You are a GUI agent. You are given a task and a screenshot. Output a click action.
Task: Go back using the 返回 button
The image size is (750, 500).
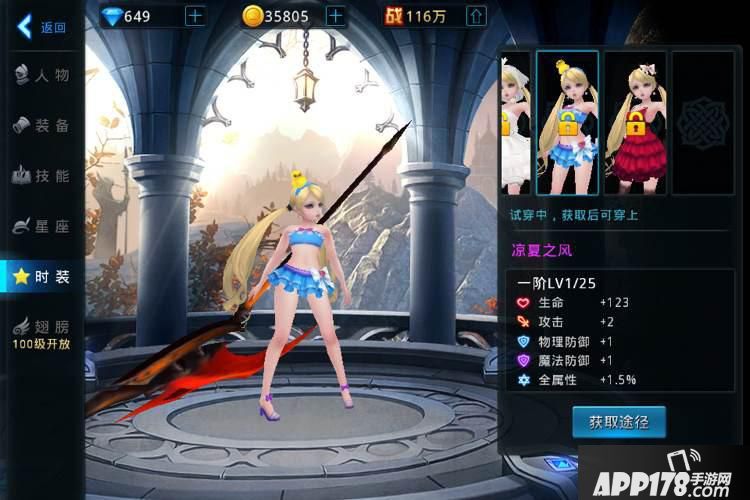pos(40,27)
